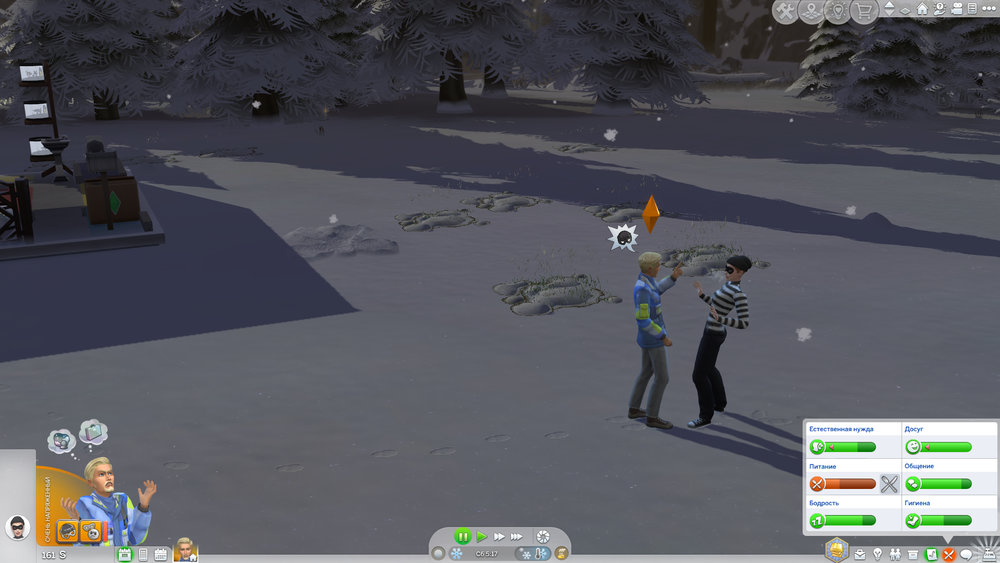The width and height of the screenshot is (1000, 563).
Task: Open the orange needs panel tab
Action: (x=948, y=553)
